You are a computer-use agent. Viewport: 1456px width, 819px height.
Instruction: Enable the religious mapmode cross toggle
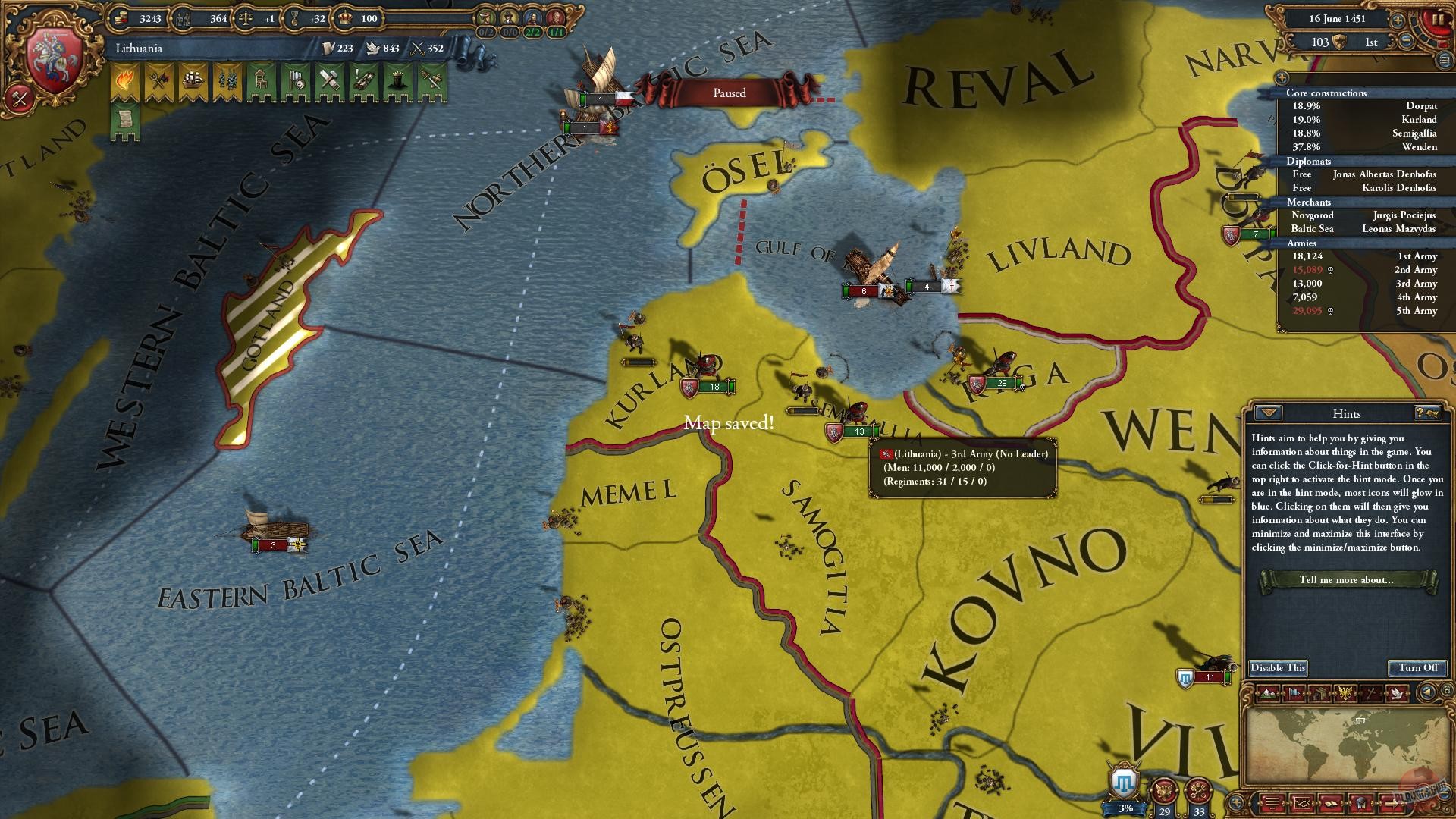click(x=1371, y=694)
